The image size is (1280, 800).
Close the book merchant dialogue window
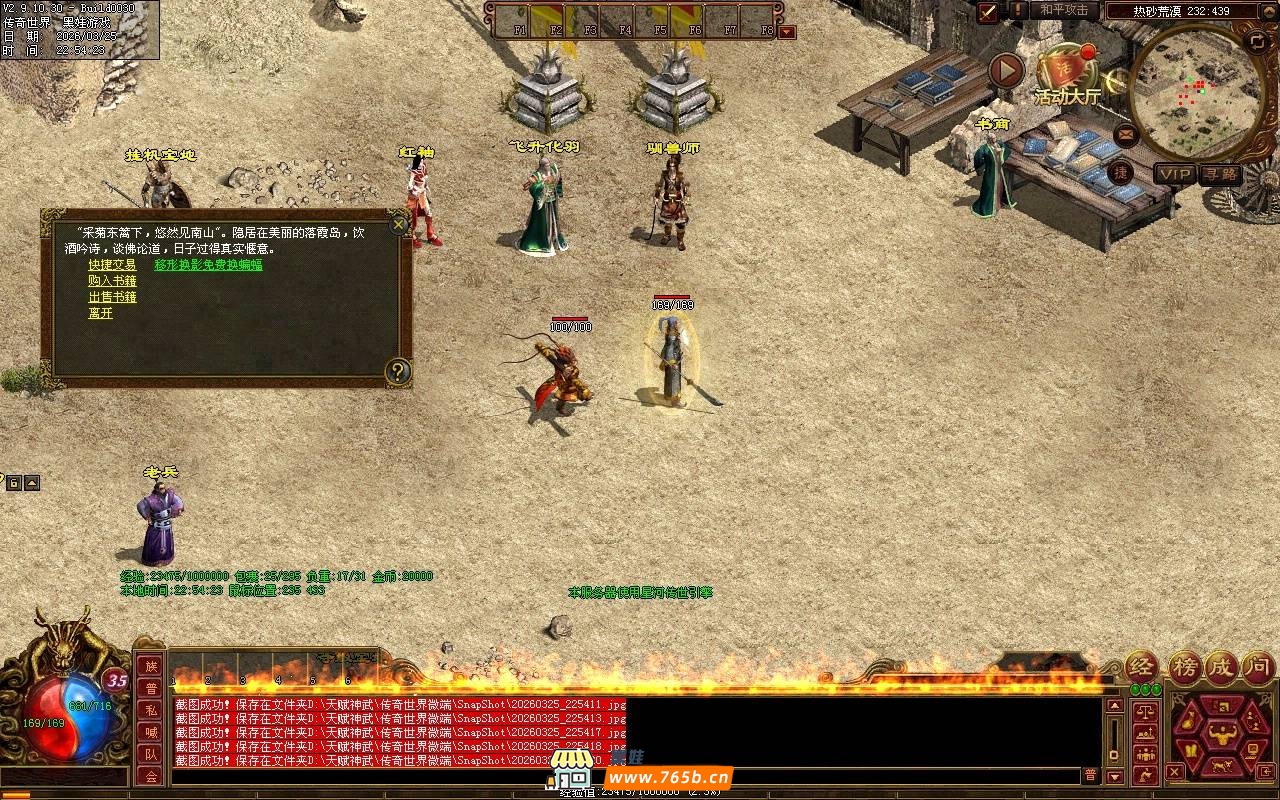pyautogui.click(x=399, y=224)
